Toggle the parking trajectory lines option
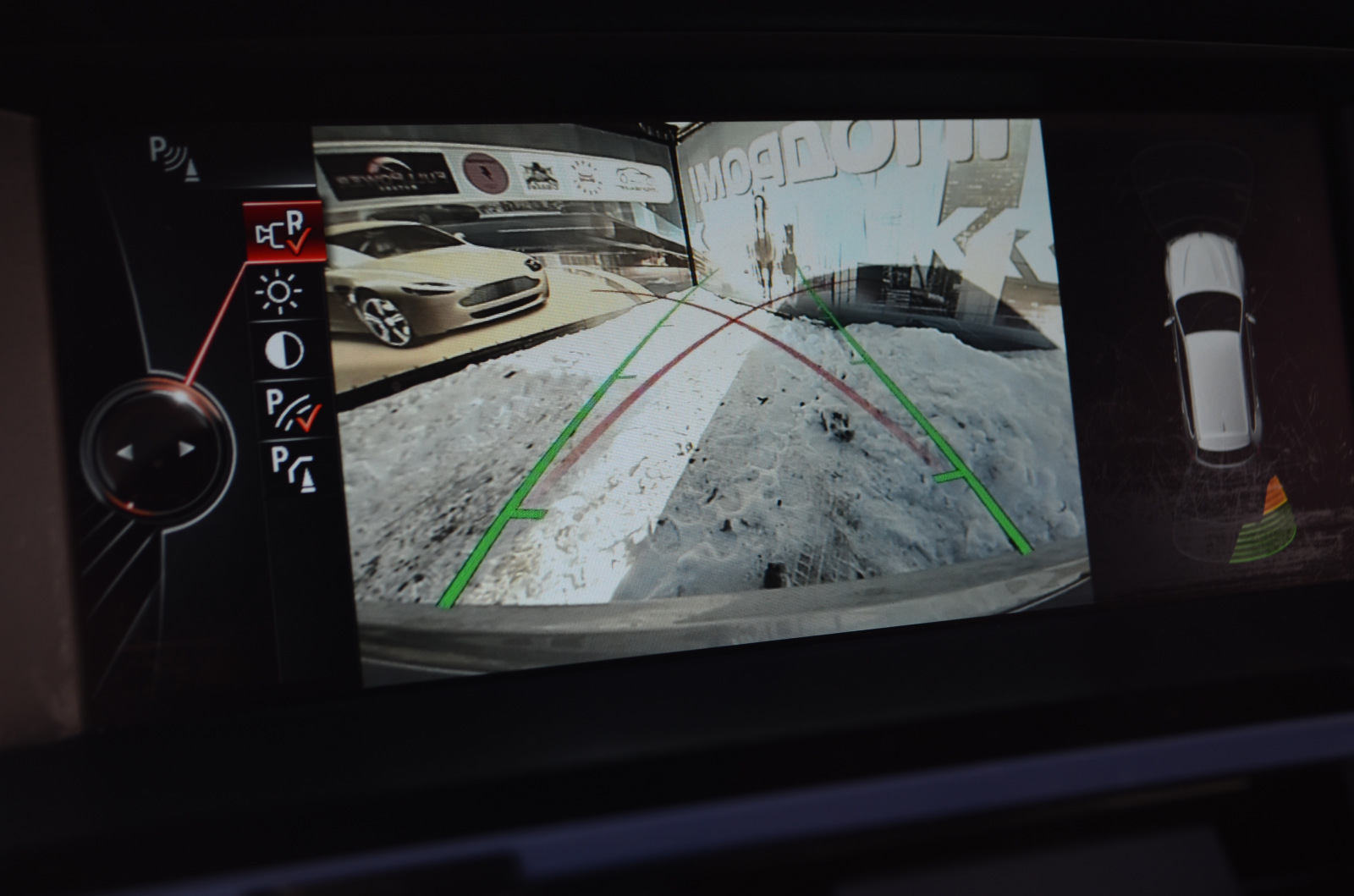The width and height of the screenshot is (1354, 896). pos(291,408)
